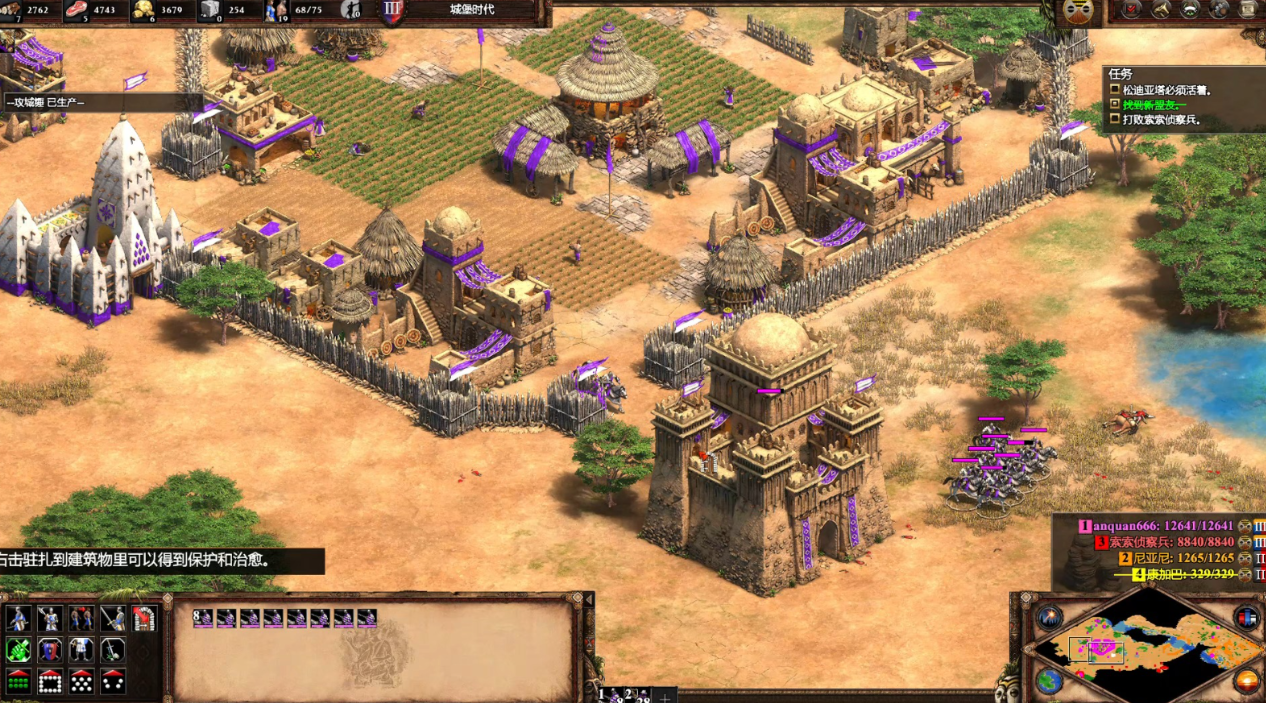Activate the two-men follow command
This screenshot has width=1266, height=703.
click(x=82, y=619)
